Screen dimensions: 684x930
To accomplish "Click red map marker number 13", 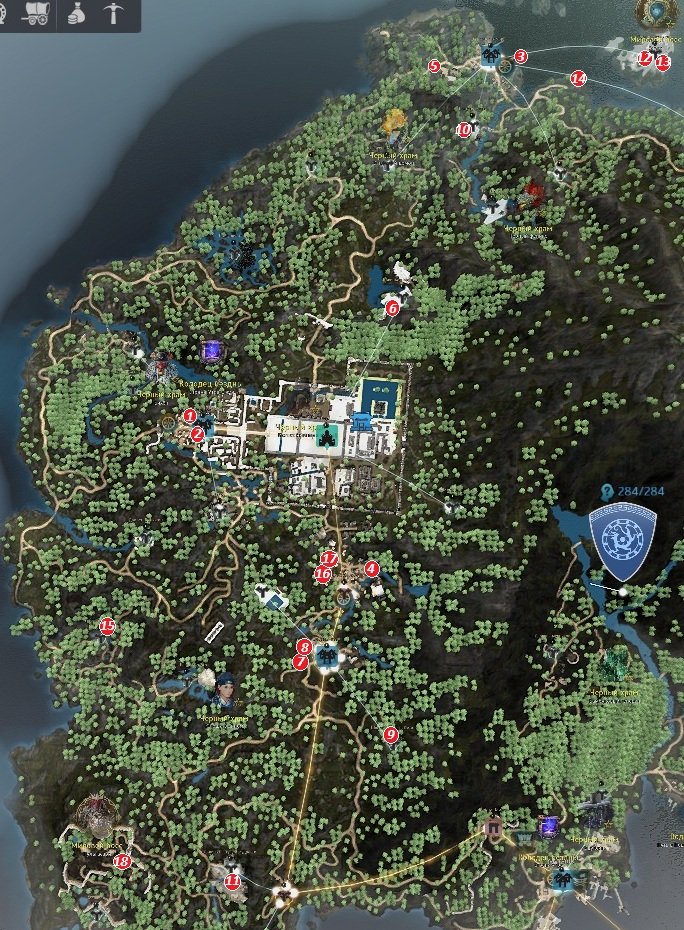I will 662,62.
